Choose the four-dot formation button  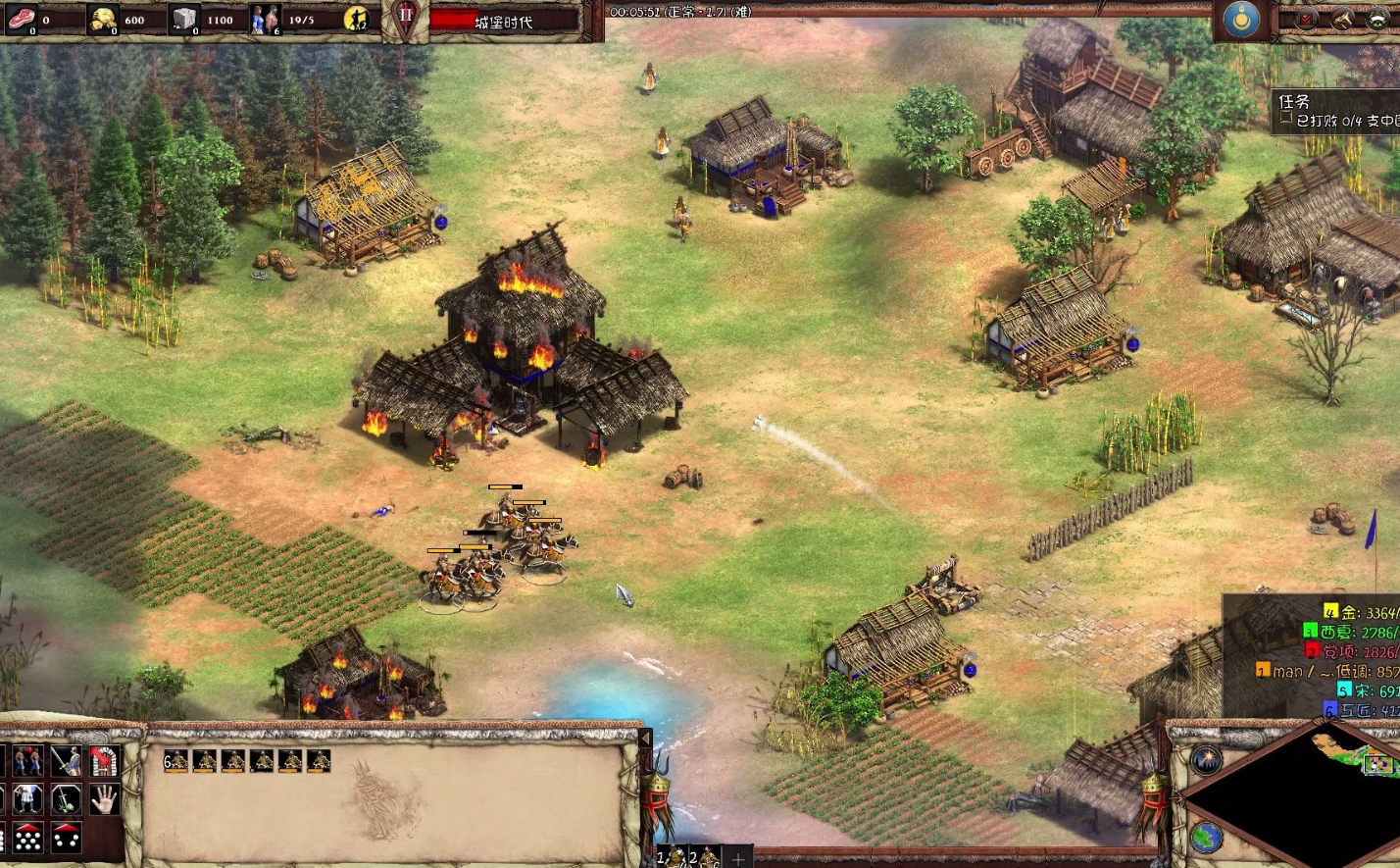pos(66,838)
